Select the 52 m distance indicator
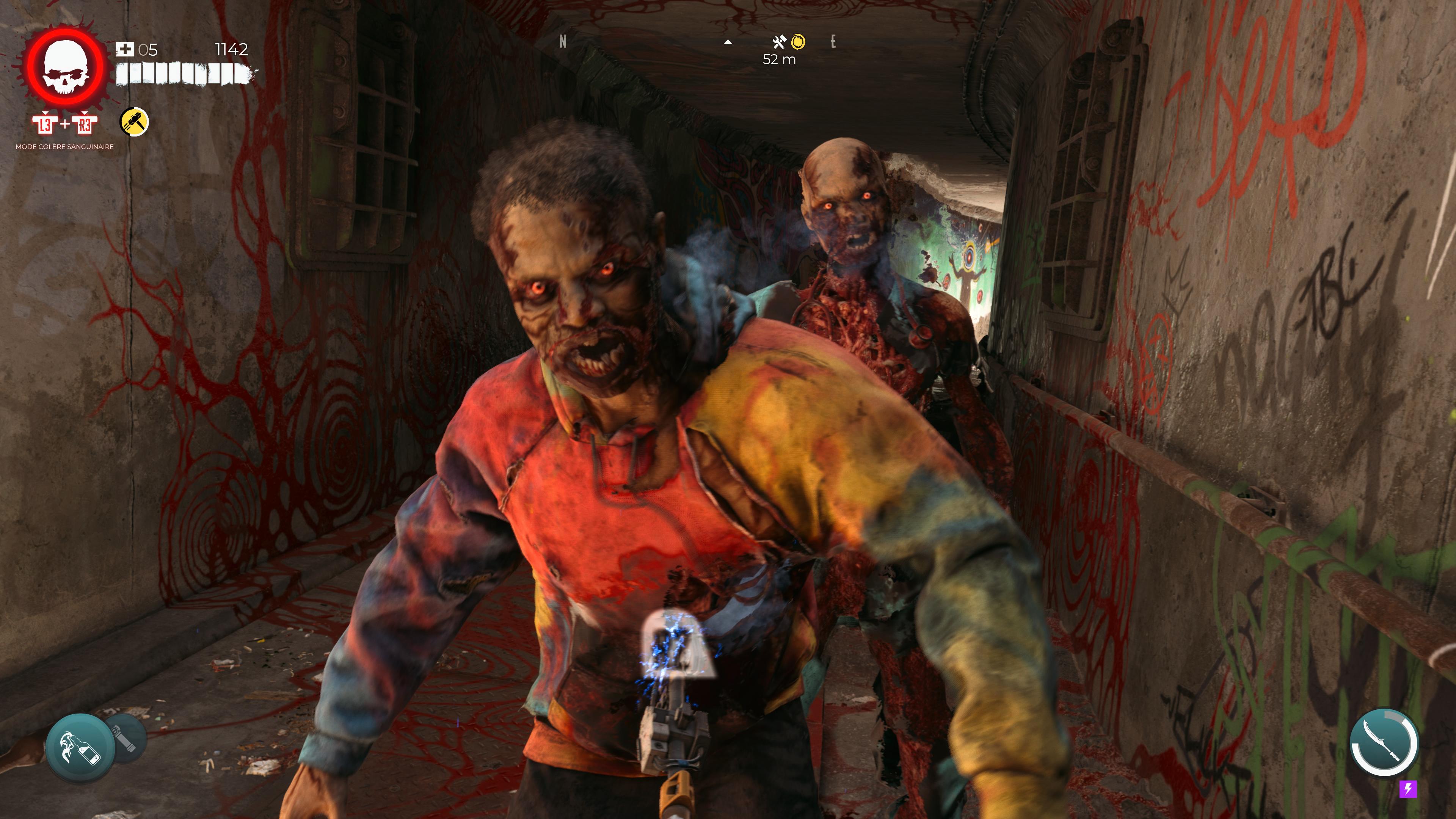 coord(780,59)
